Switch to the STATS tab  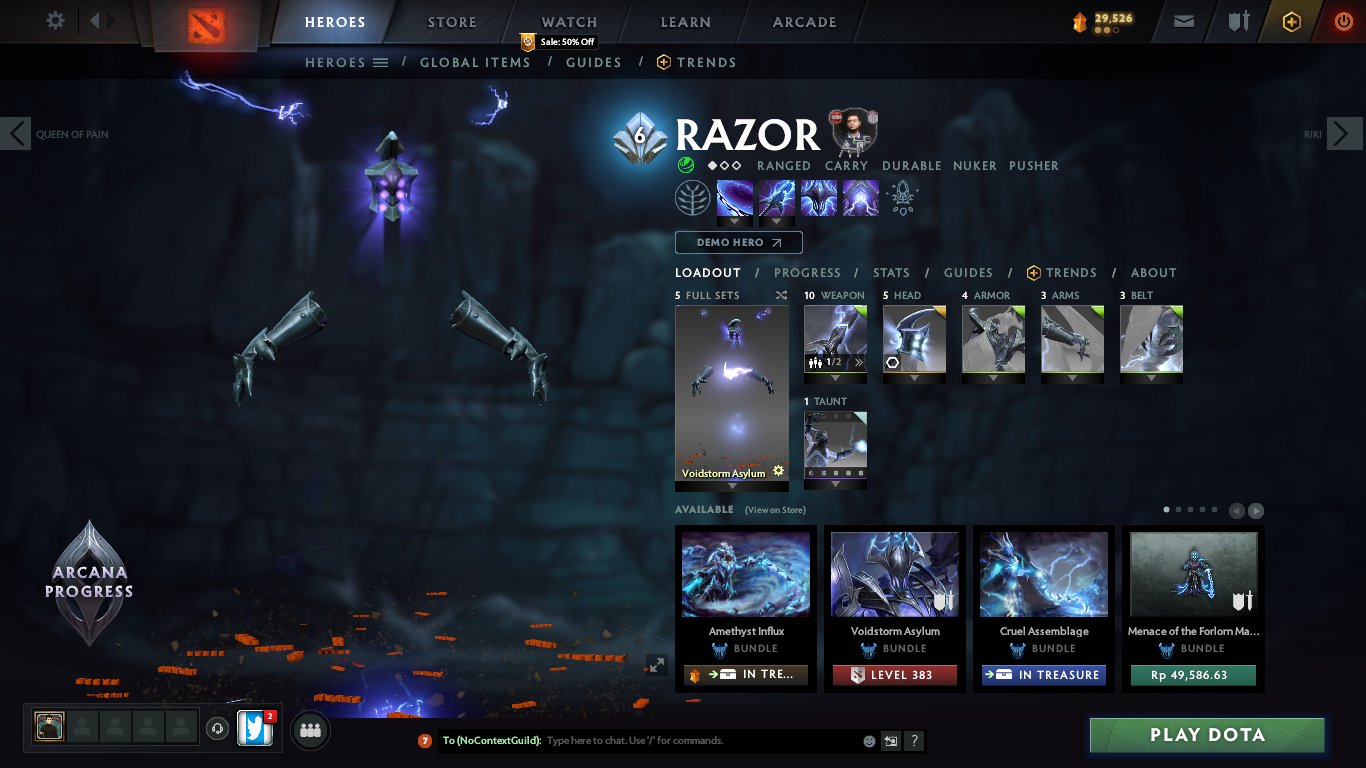click(890, 272)
